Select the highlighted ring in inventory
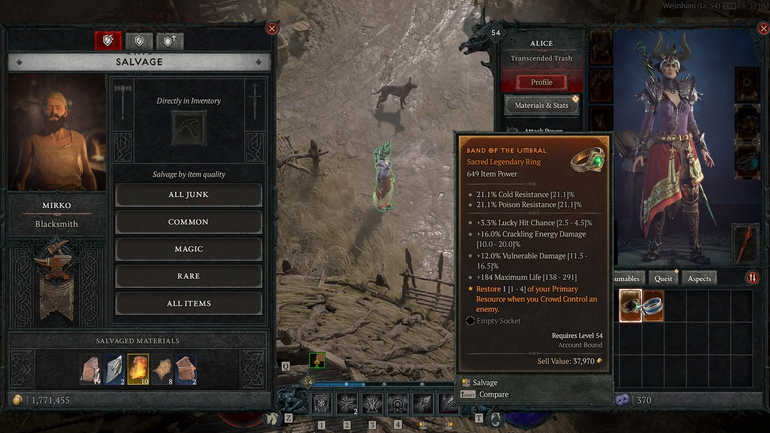770x433 pixels. tap(630, 305)
